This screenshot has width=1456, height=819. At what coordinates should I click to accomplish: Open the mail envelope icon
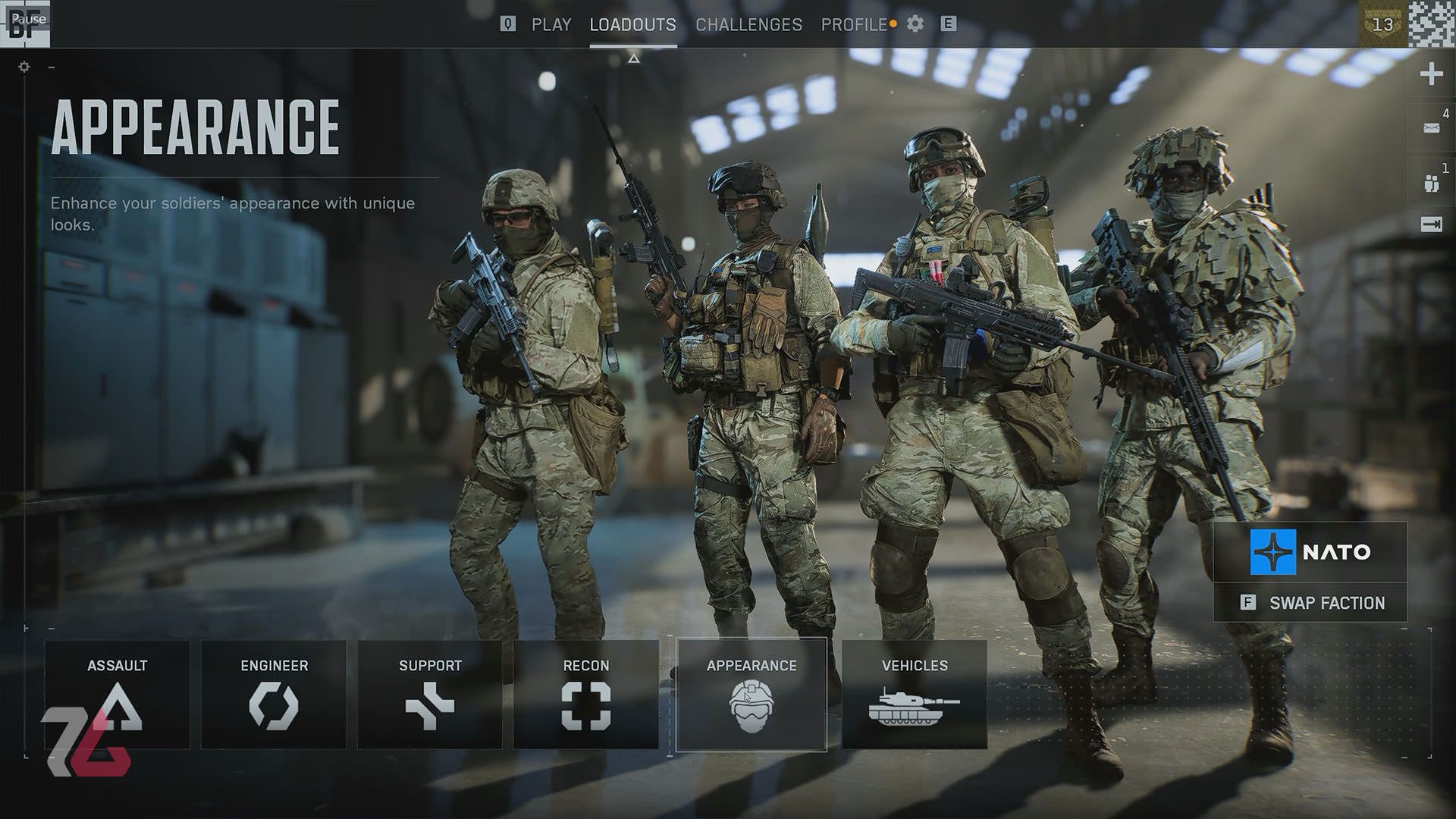1431,128
